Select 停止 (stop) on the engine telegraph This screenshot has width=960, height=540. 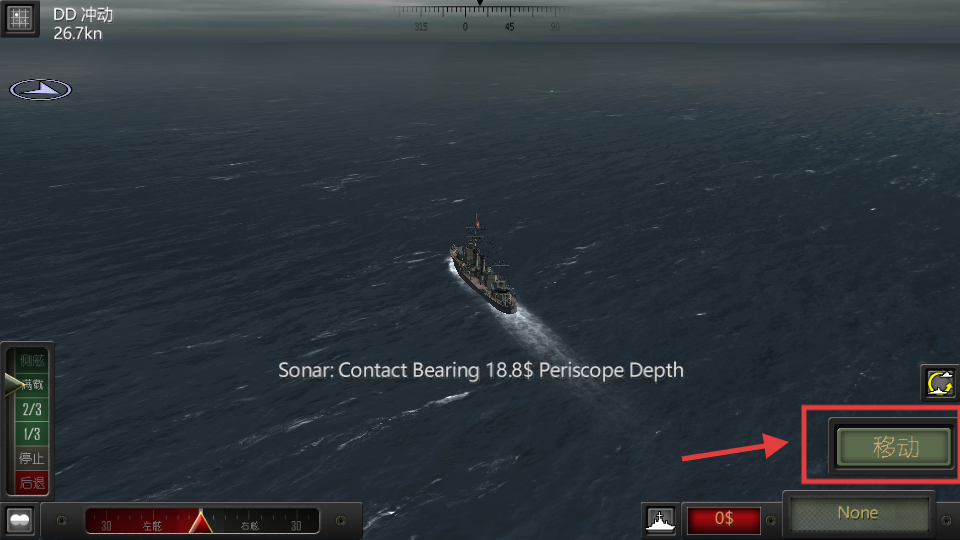tap(32, 458)
